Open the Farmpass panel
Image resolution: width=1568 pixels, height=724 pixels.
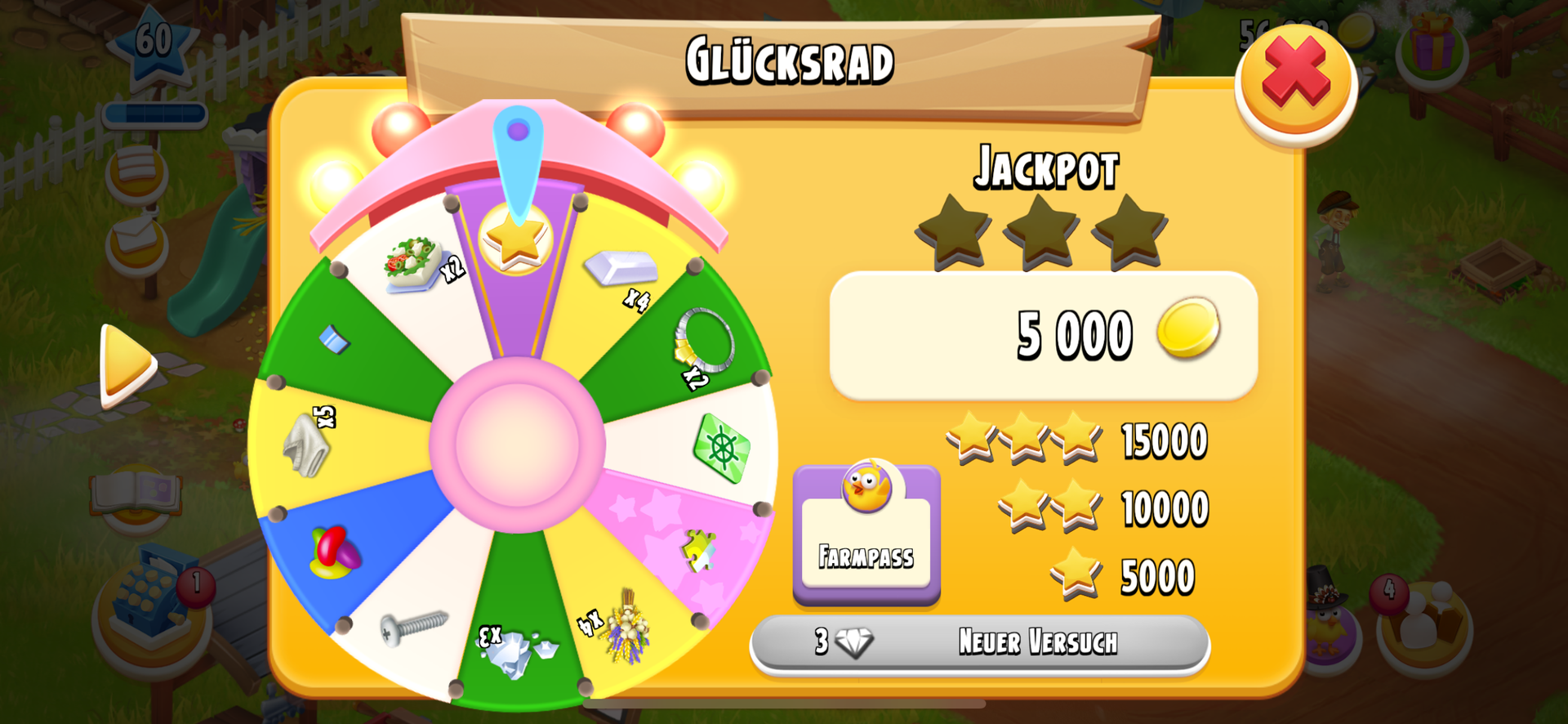point(866,532)
